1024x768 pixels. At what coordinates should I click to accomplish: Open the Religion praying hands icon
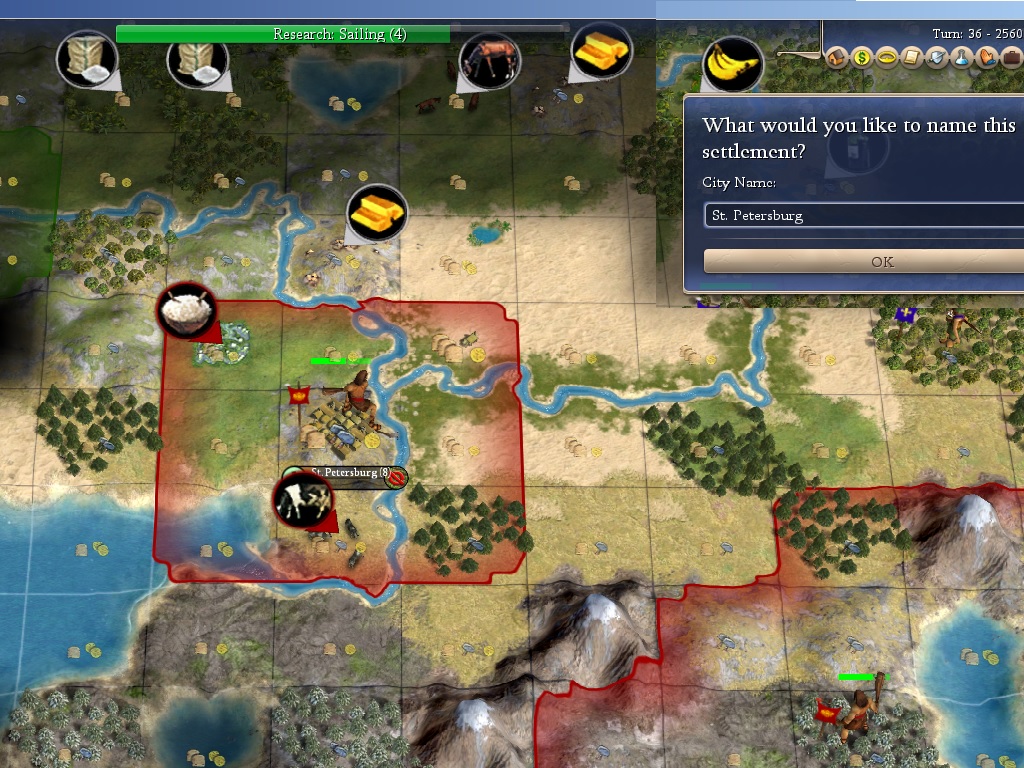[x=984, y=58]
